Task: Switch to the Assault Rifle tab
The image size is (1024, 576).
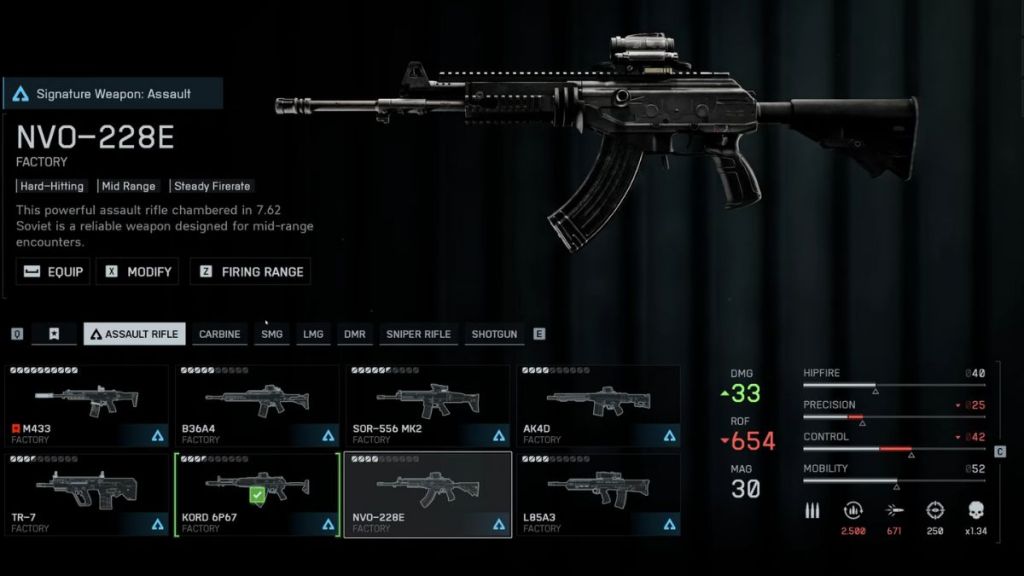Action: pyautogui.click(x=134, y=334)
